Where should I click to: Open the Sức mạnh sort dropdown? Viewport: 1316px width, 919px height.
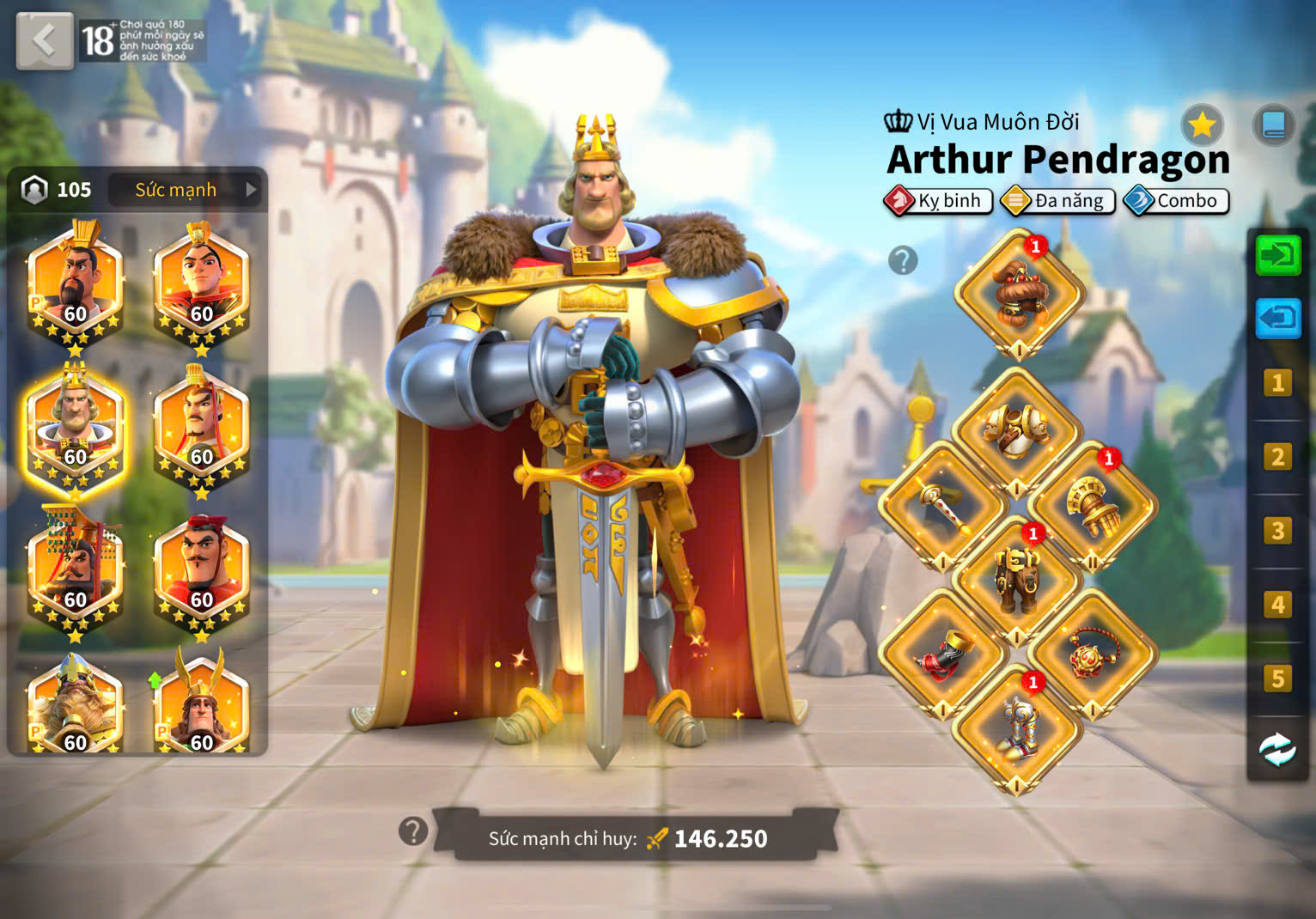pyautogui.click(x=187, y=190)
